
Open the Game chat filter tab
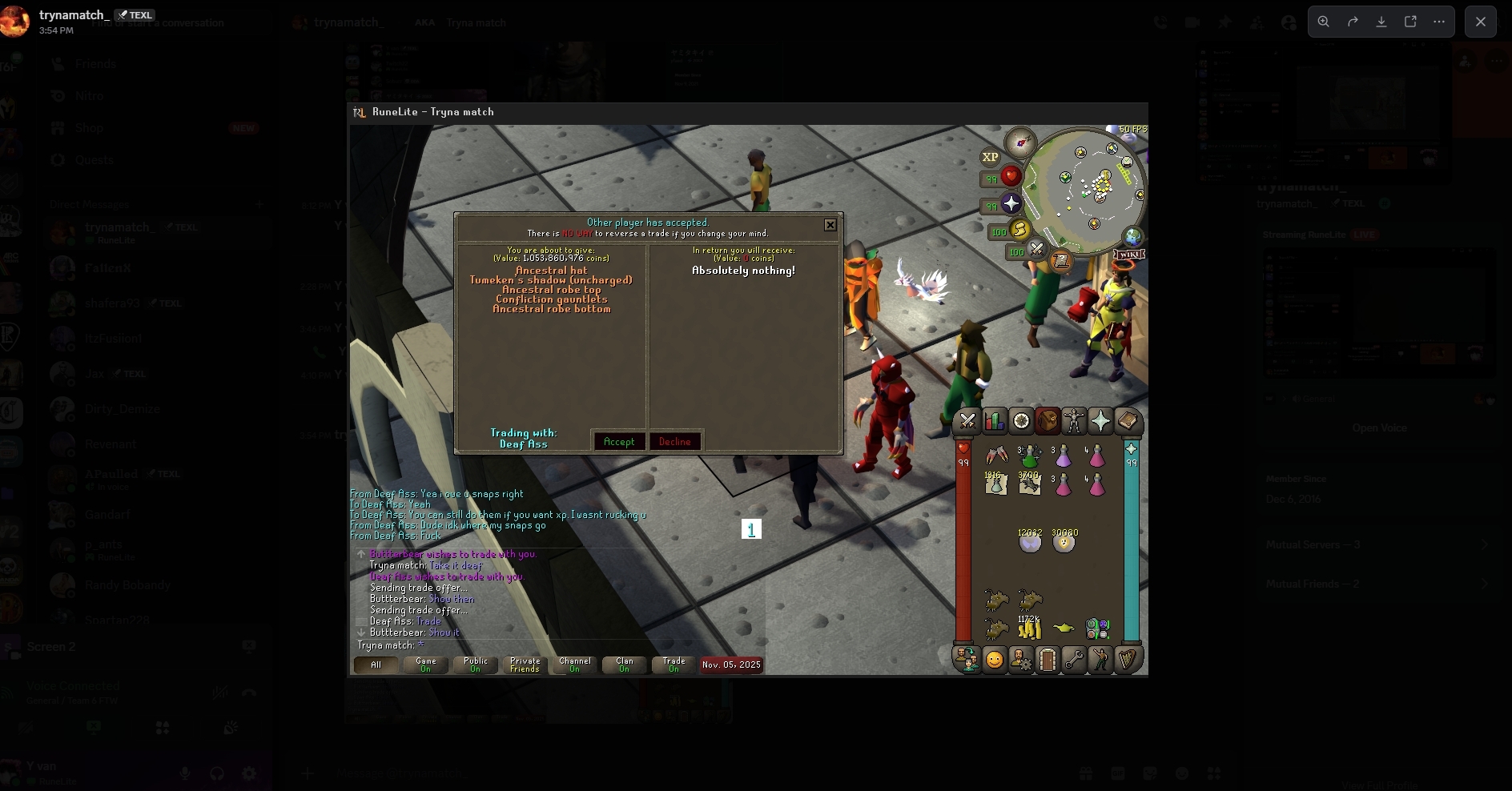426,665
